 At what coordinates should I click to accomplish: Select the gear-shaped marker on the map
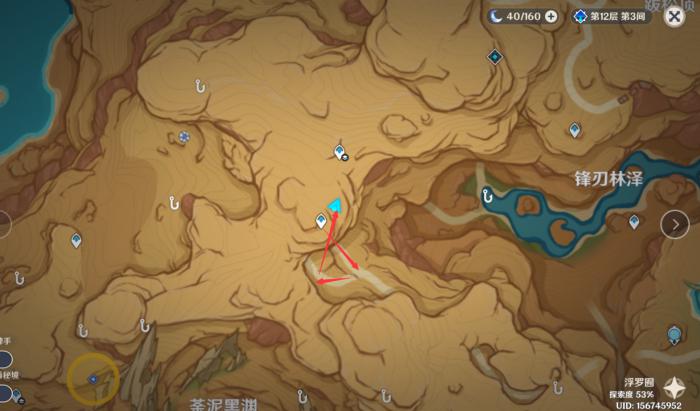click(x=184, y=137)
